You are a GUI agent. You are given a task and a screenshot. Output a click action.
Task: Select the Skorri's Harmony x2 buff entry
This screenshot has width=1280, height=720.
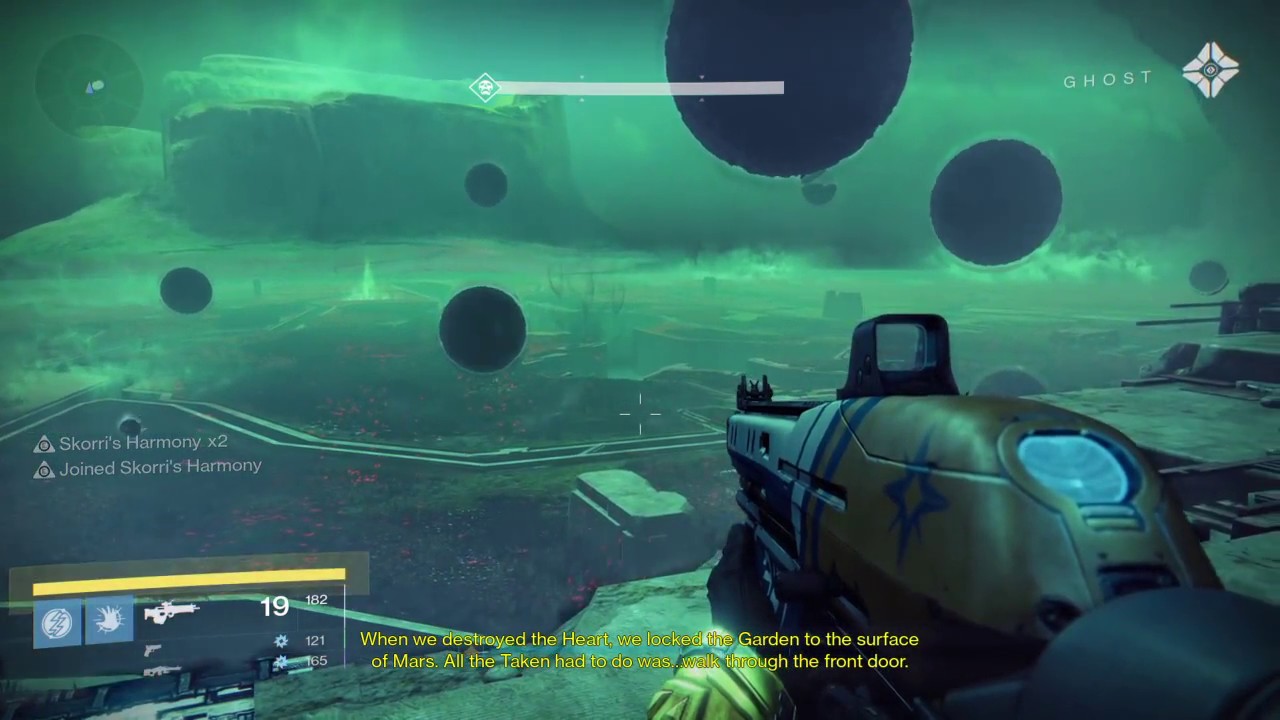pos(131,442)
